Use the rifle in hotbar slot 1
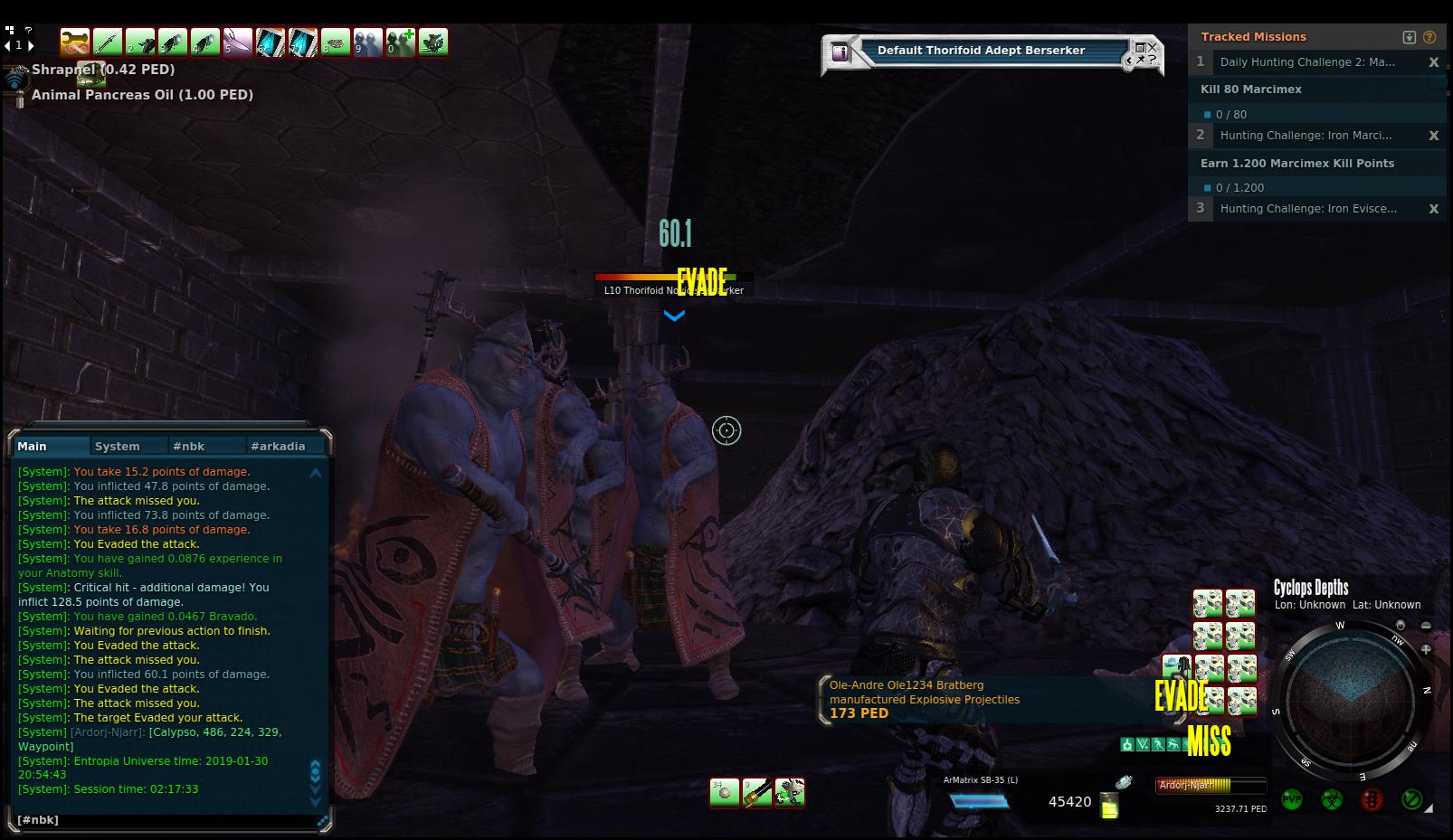 108,42
